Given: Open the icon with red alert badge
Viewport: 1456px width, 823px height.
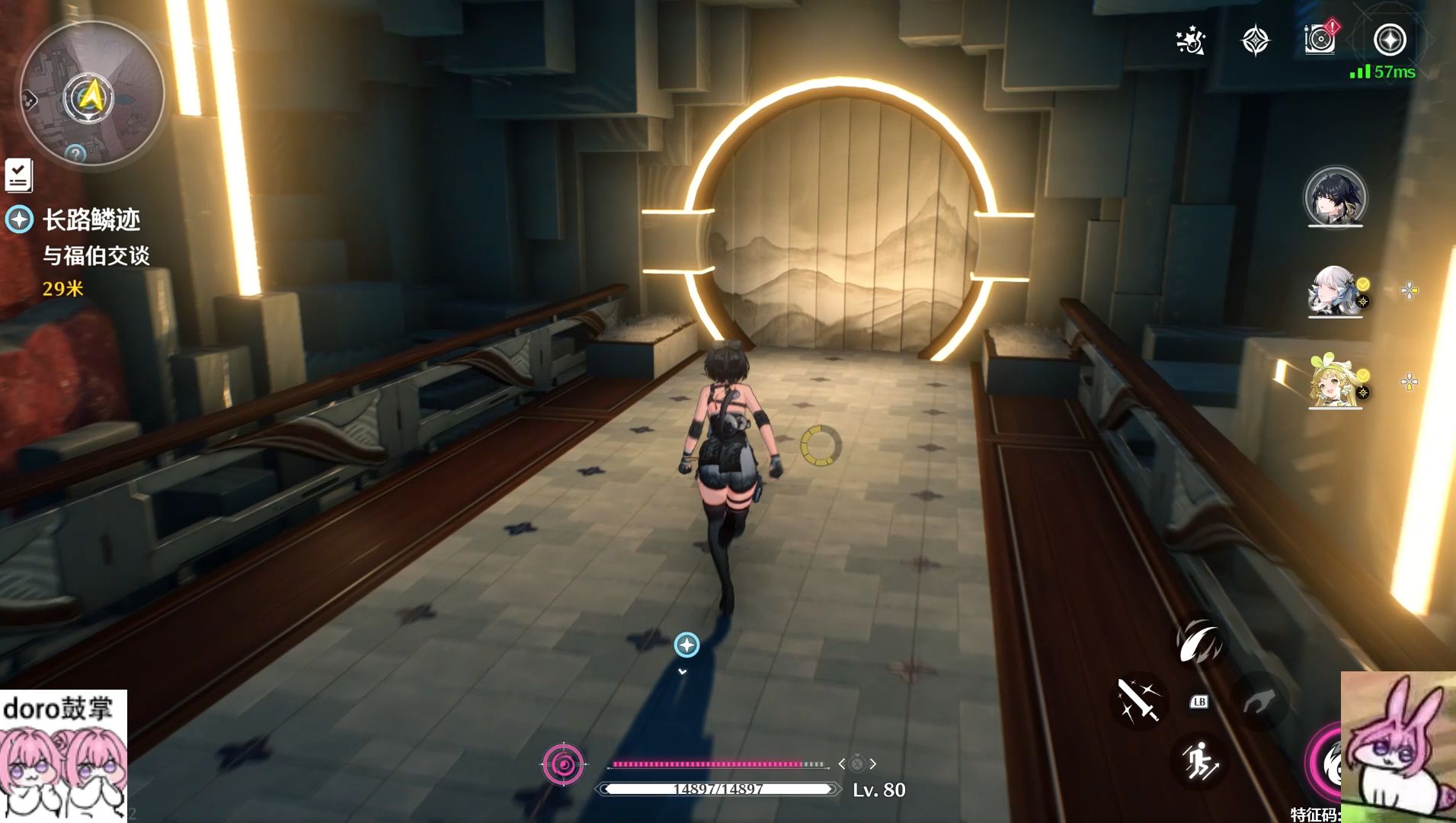Looking at the screenshot, I should coord(1320,39).
